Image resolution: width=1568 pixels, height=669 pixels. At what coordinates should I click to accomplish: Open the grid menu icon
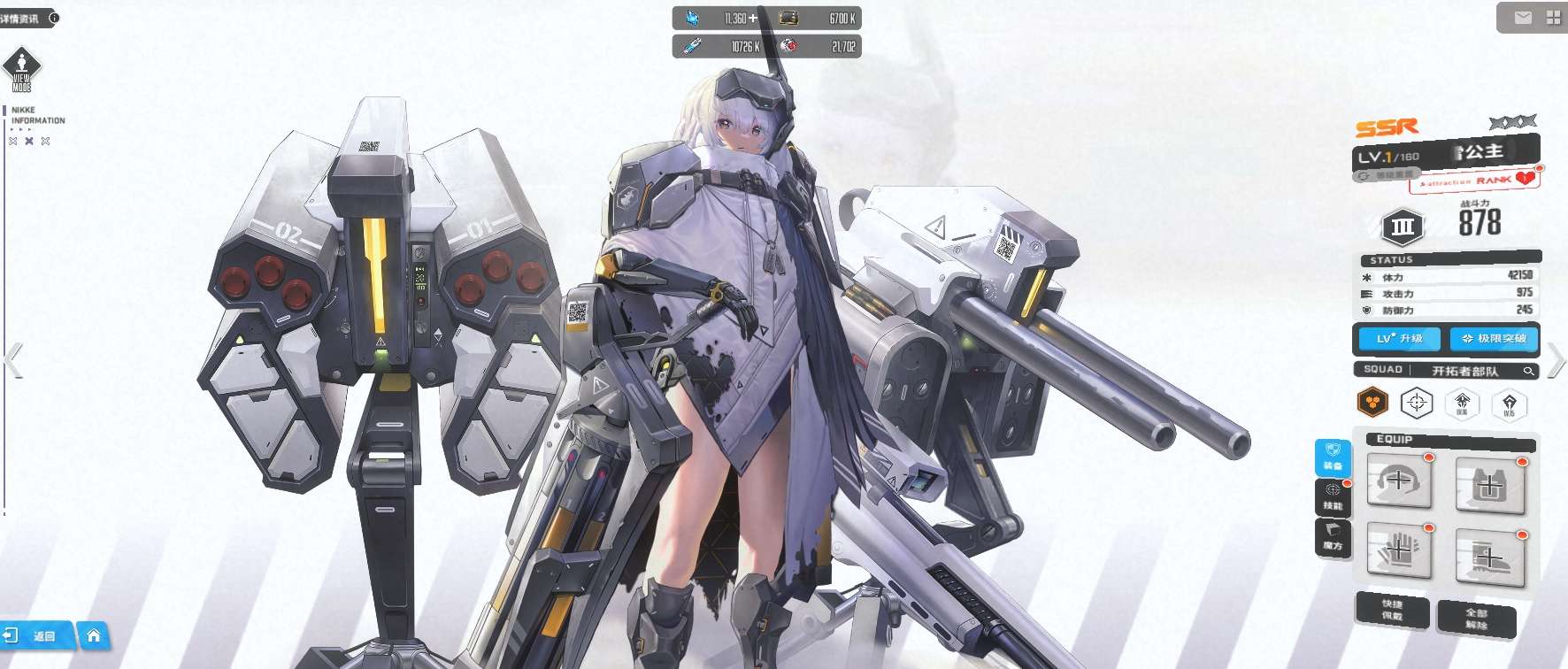click(x=1553, y=18)
